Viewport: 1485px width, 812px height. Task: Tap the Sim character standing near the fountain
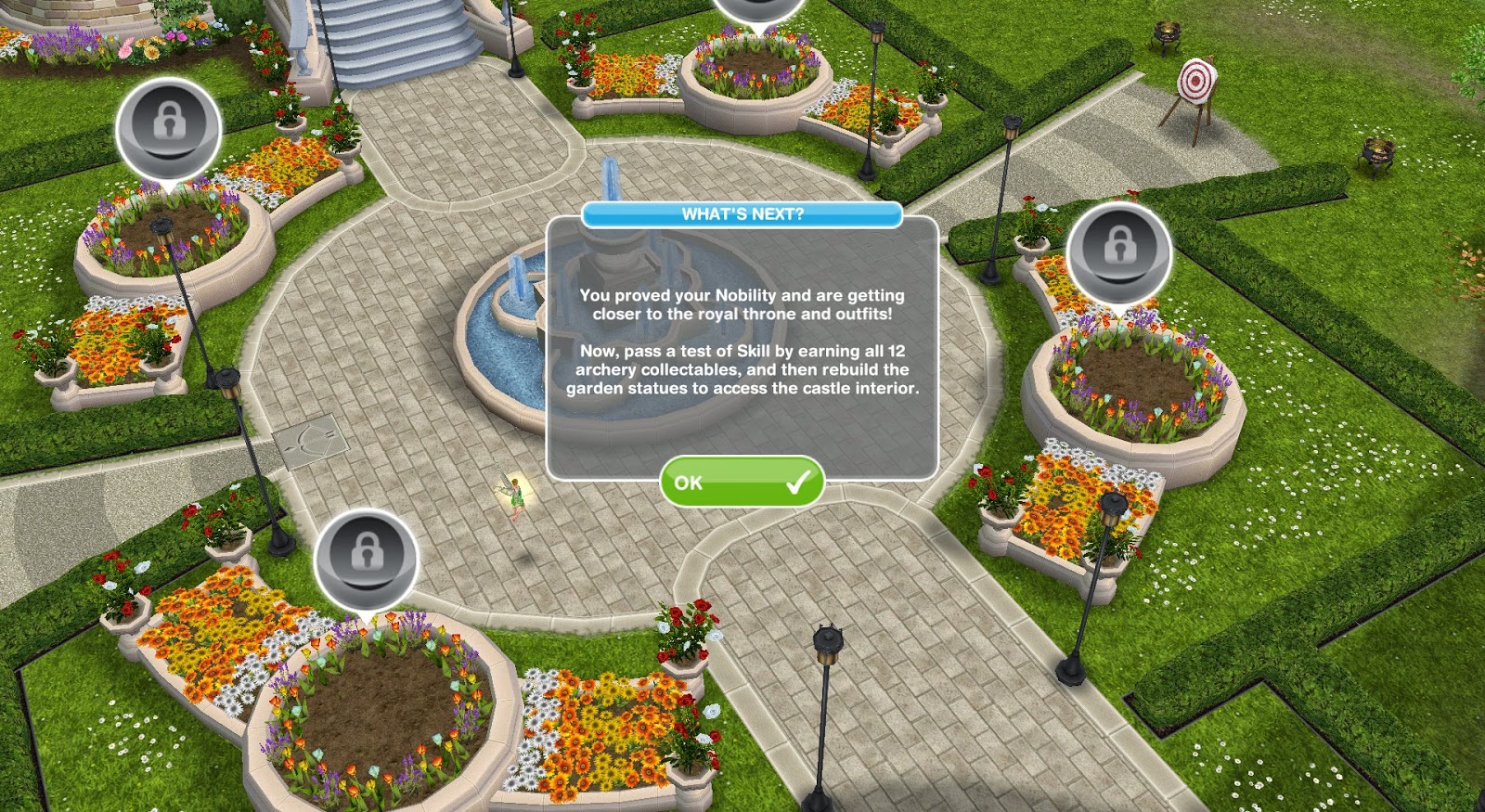517,496
